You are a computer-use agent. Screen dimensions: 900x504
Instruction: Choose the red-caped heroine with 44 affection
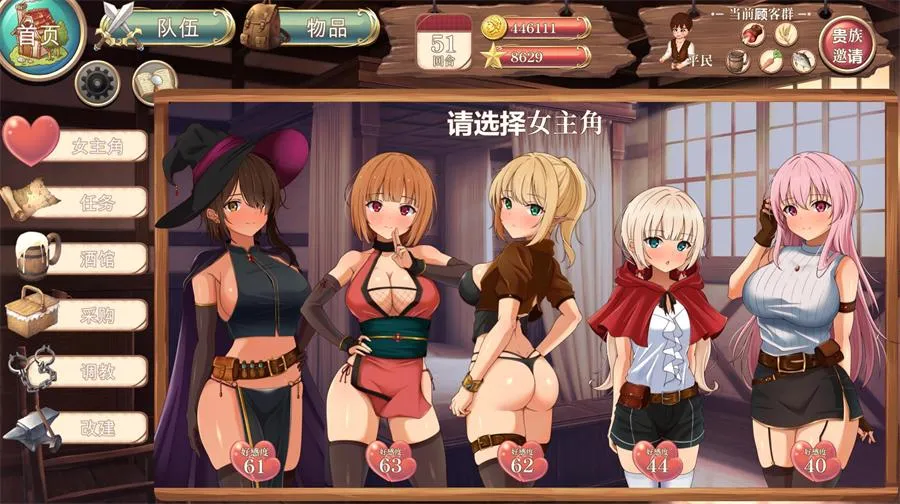point(655,320)
